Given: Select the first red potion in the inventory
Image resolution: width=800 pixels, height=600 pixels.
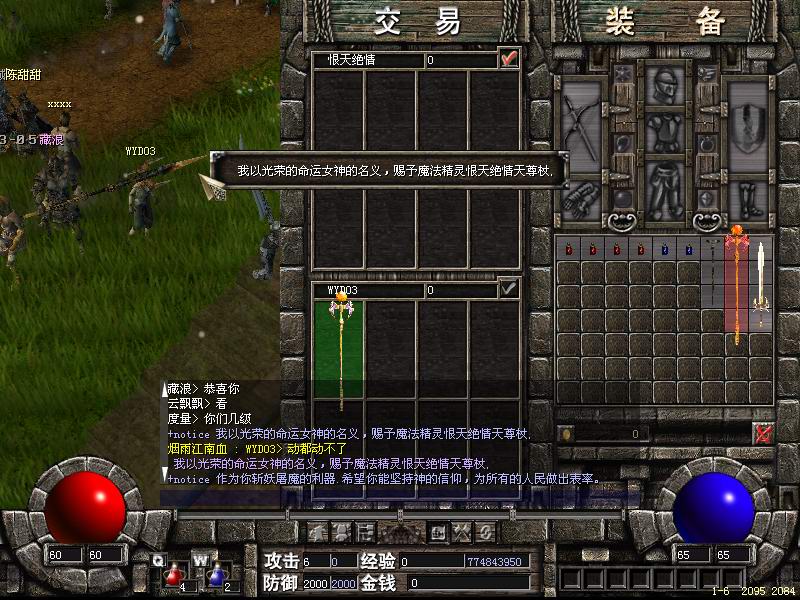Looking at the screenshot, I should coord(568,249).
